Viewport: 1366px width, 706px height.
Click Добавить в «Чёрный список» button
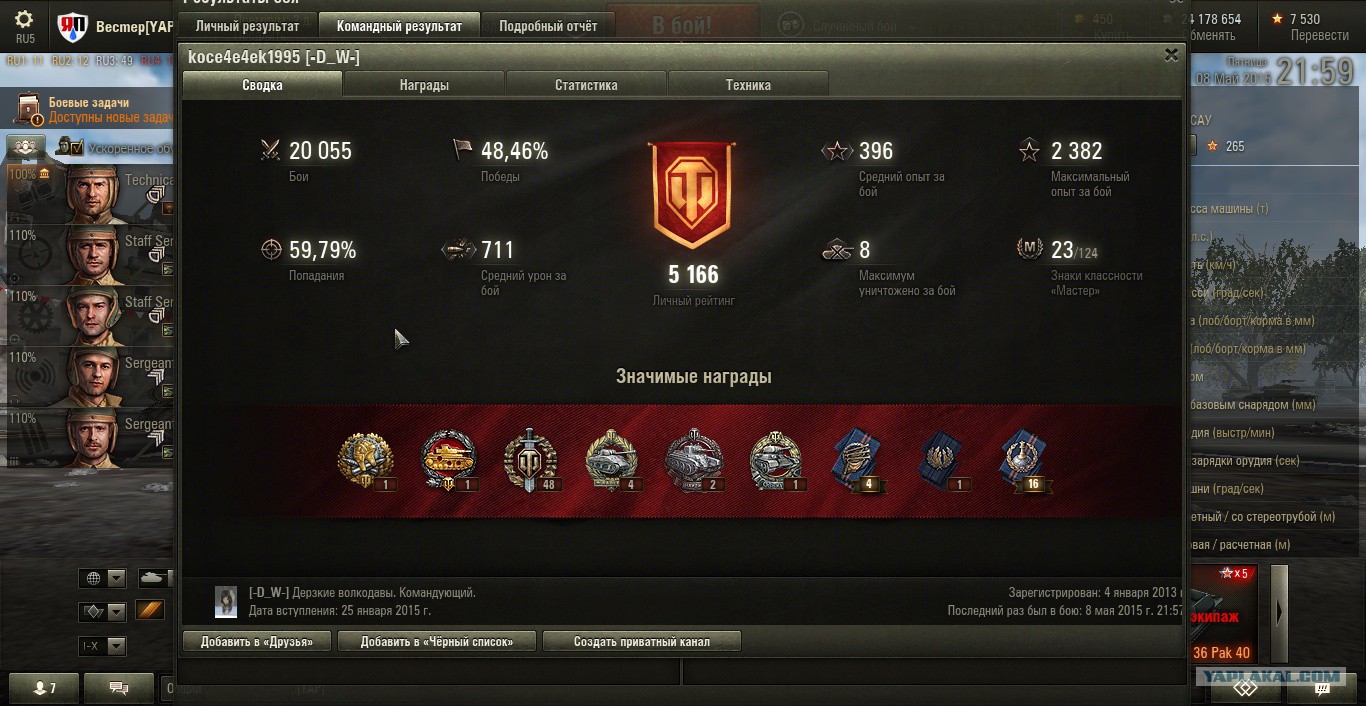tap(437, 642)
